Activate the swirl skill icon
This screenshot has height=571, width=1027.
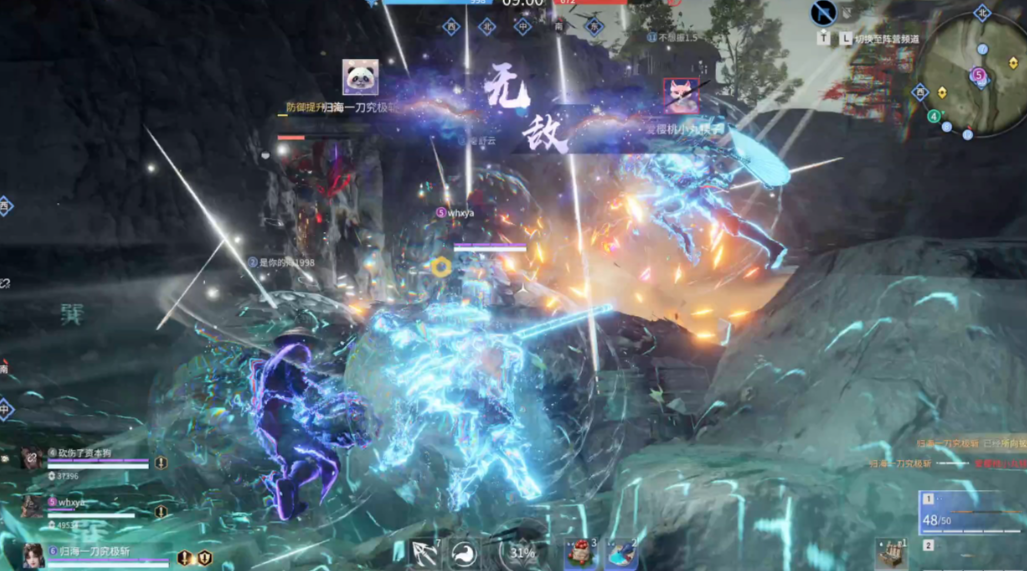[x=464, y=553]
